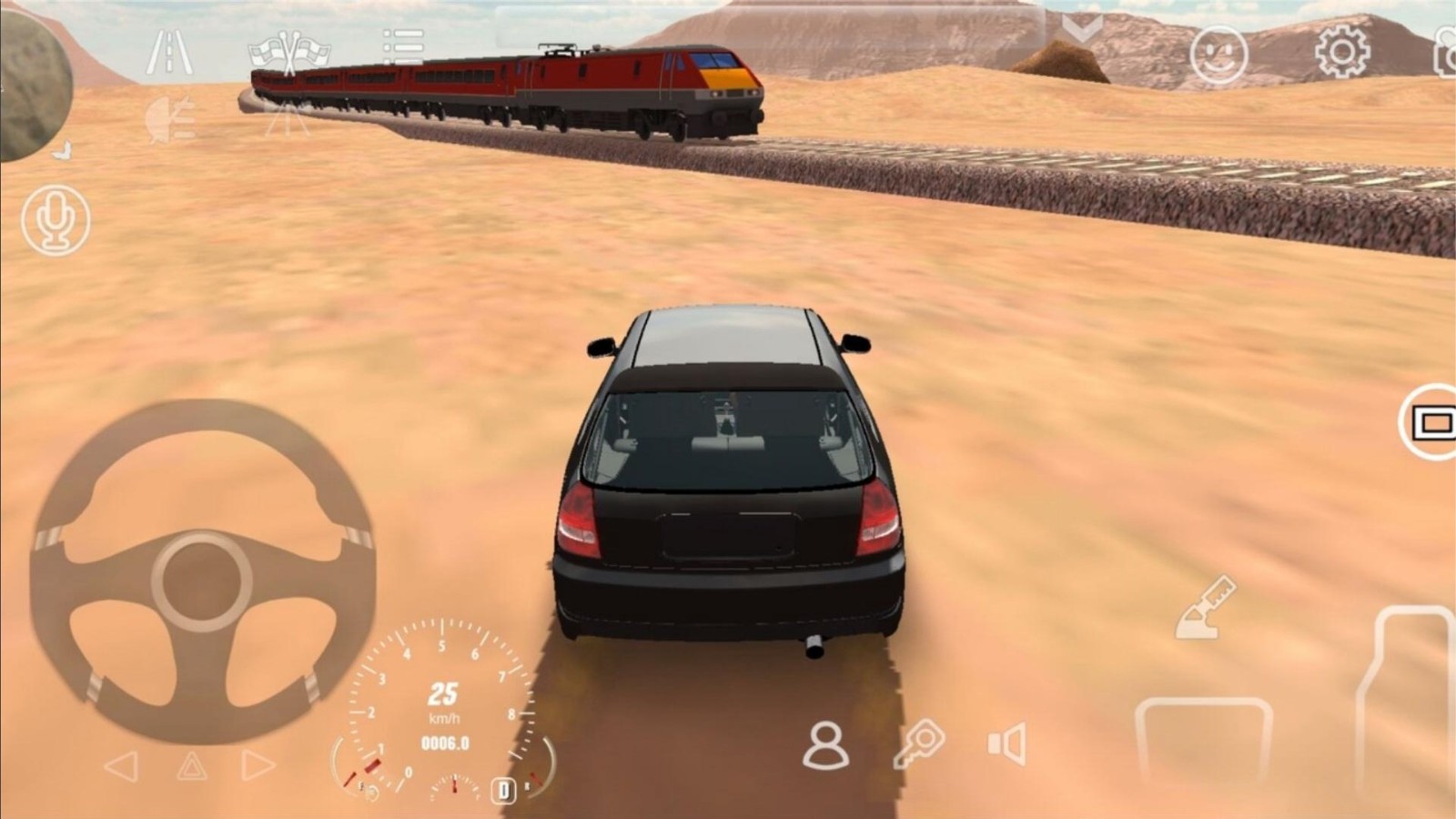Activate the right turn signal arrow
Image resolution: width=1456 pixels, height=819 pixels.
click(258, 765)
